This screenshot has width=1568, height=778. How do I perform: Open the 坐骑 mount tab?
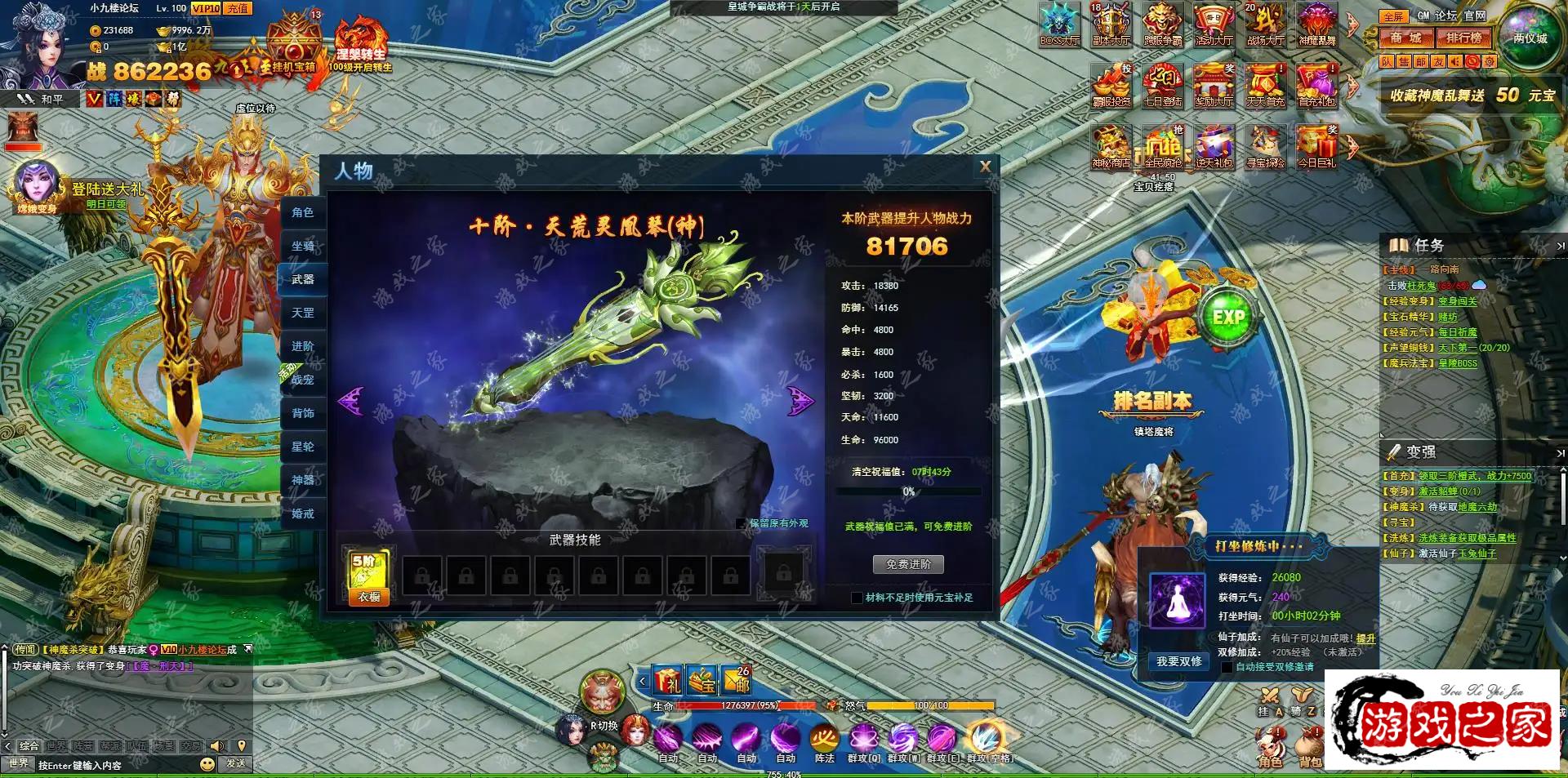pos(302,246)
